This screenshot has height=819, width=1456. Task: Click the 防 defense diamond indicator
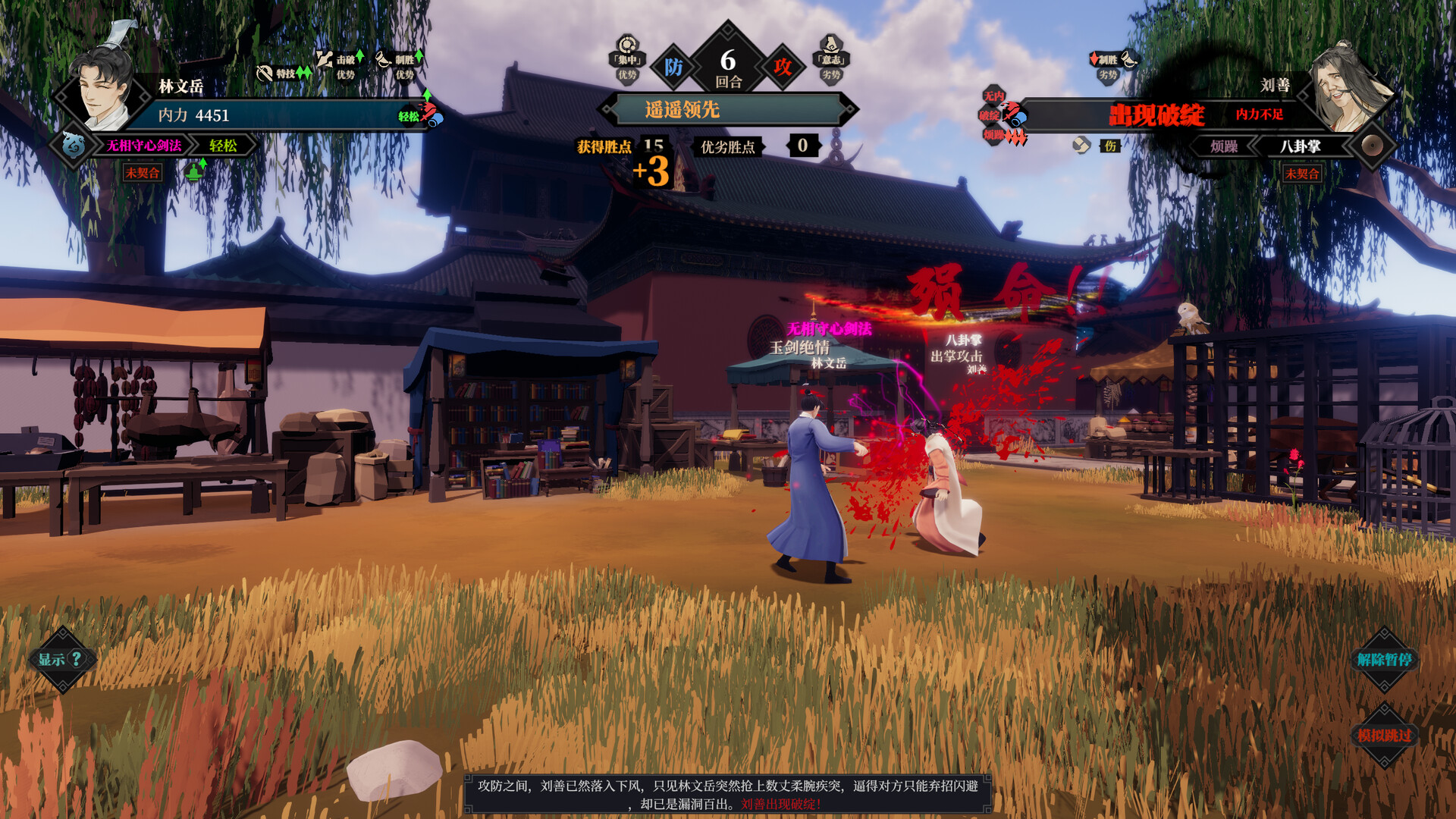pos(673,67)
